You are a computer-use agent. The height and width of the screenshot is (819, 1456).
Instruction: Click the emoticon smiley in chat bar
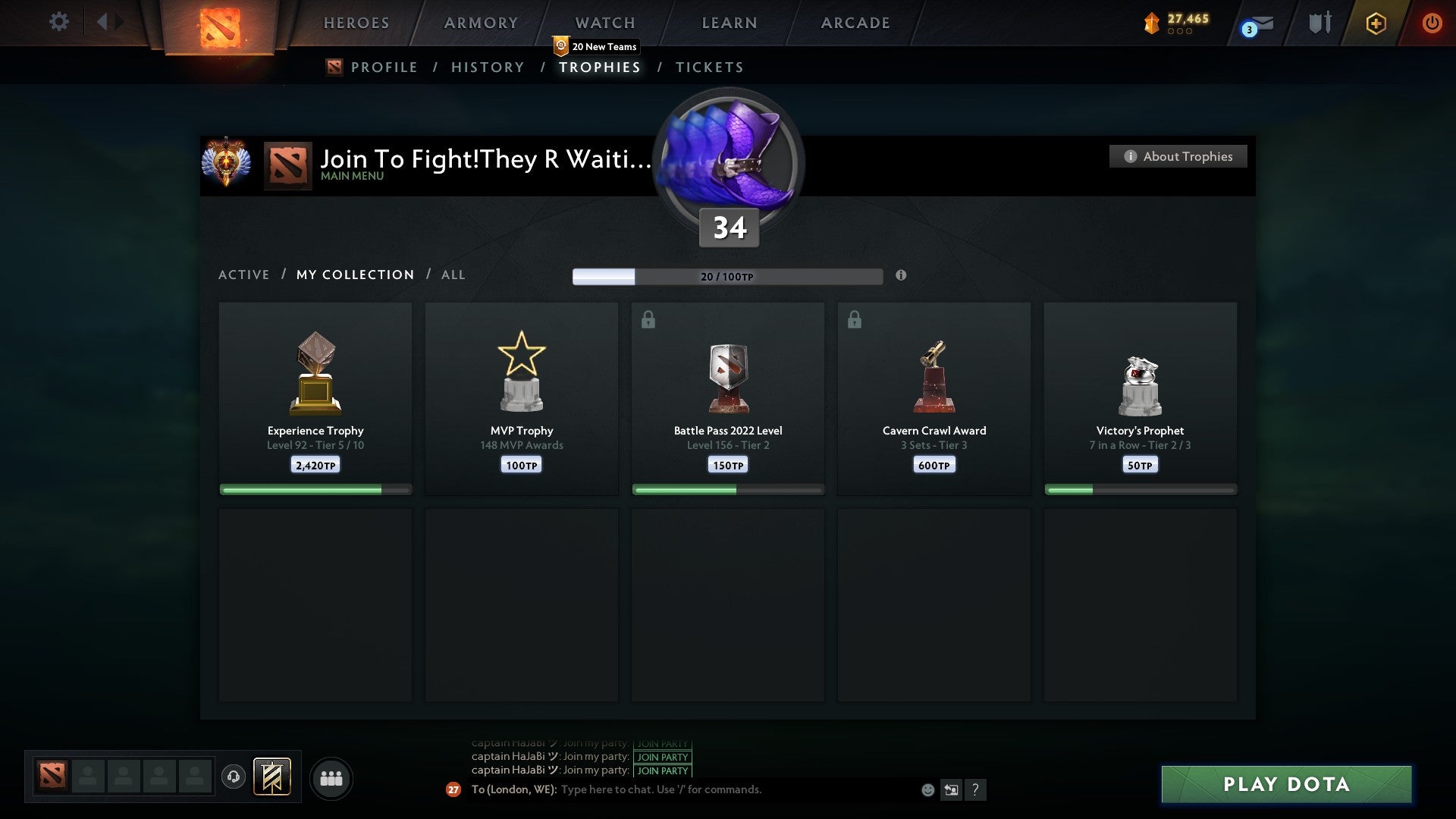[929, 789]
